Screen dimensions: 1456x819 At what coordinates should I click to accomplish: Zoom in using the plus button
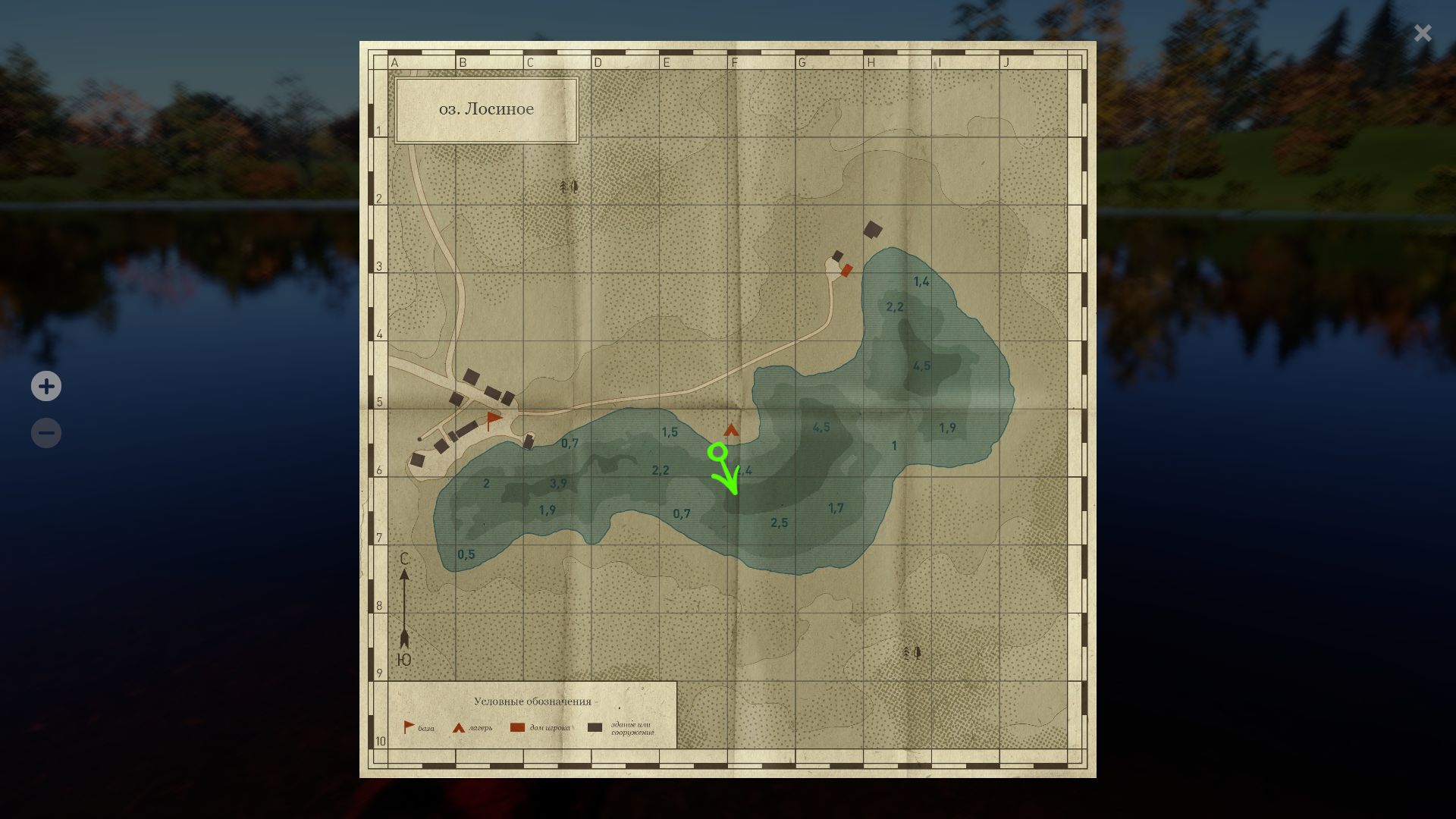[x=46, y=386]
